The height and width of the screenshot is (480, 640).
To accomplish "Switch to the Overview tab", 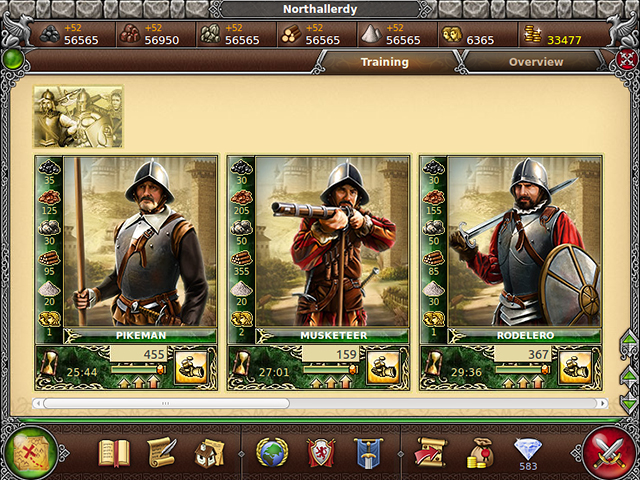I will click(536, 62).
